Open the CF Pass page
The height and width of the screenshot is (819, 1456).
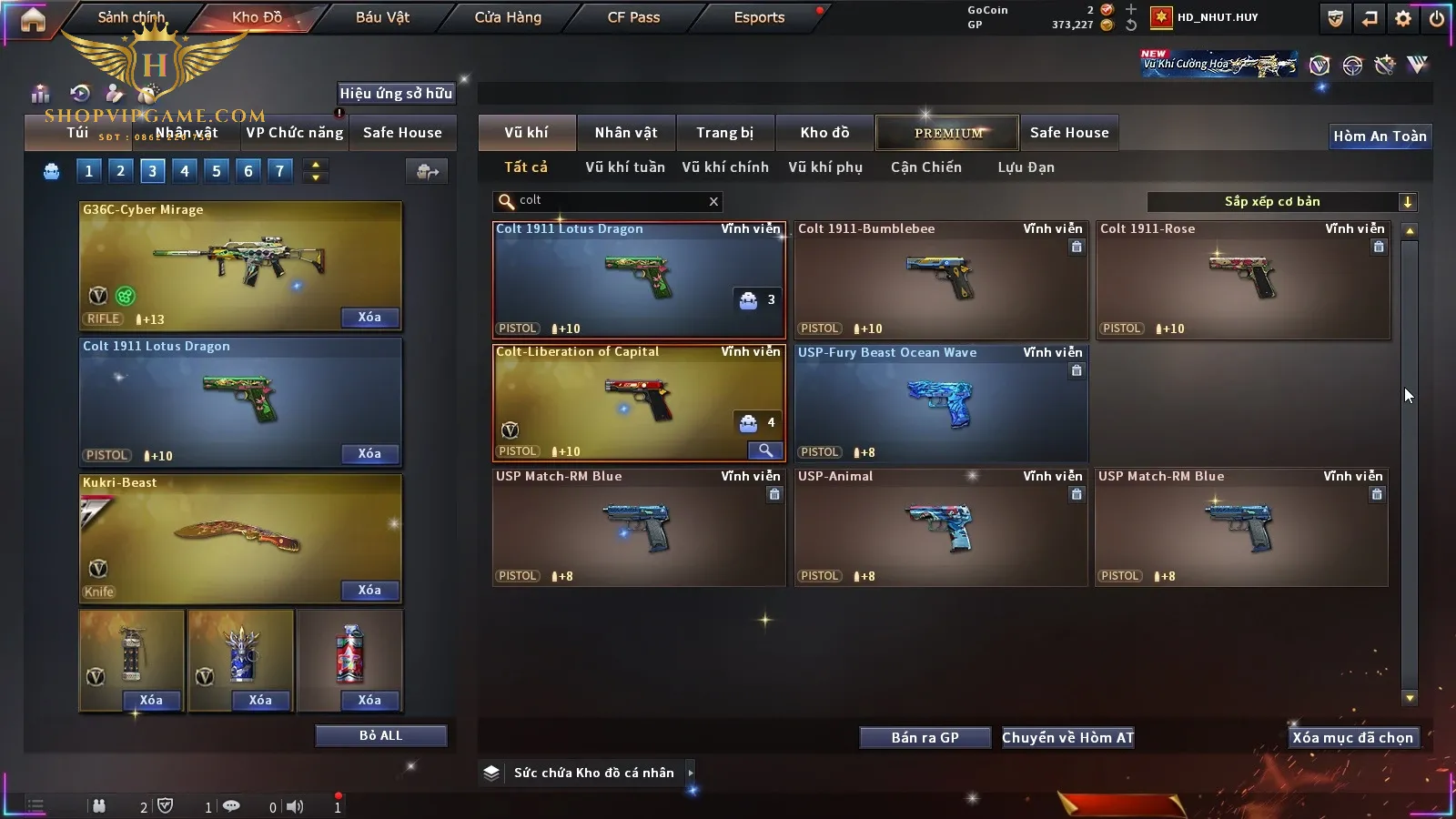(633, 17)
